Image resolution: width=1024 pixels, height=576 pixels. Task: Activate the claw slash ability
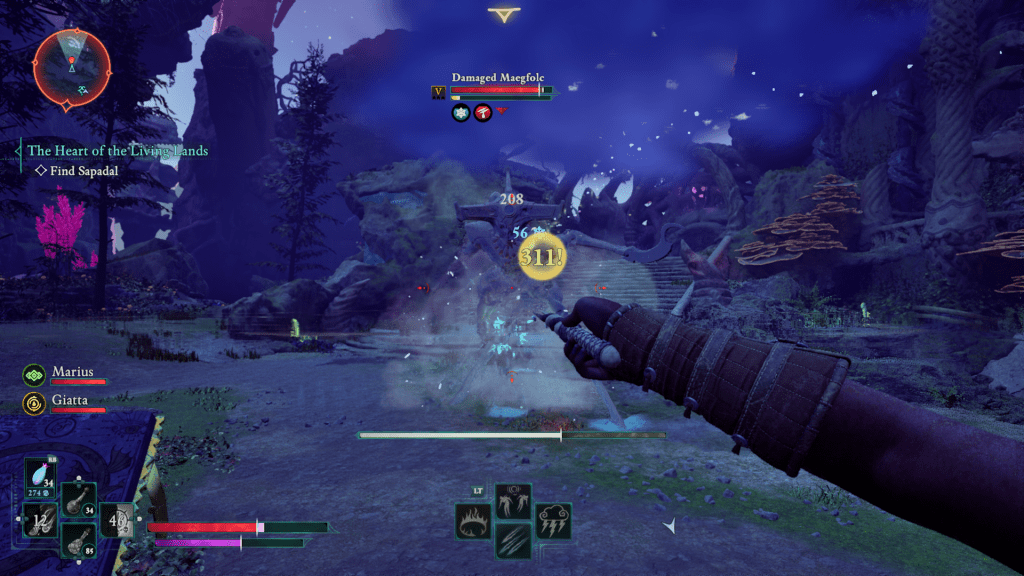click(x=513, y=541)
